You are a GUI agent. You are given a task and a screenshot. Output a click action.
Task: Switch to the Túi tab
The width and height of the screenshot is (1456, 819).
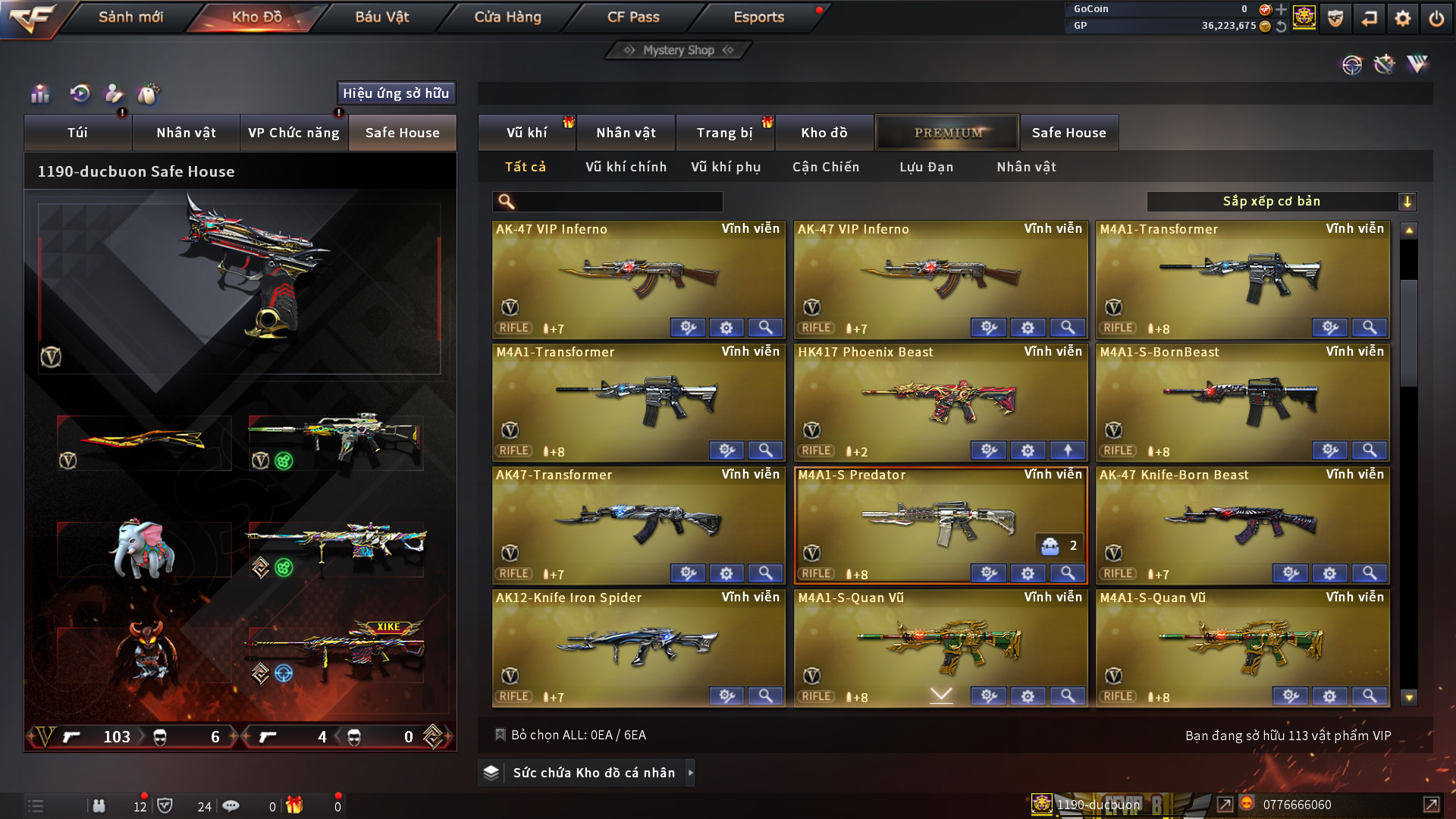click(77, 133)
